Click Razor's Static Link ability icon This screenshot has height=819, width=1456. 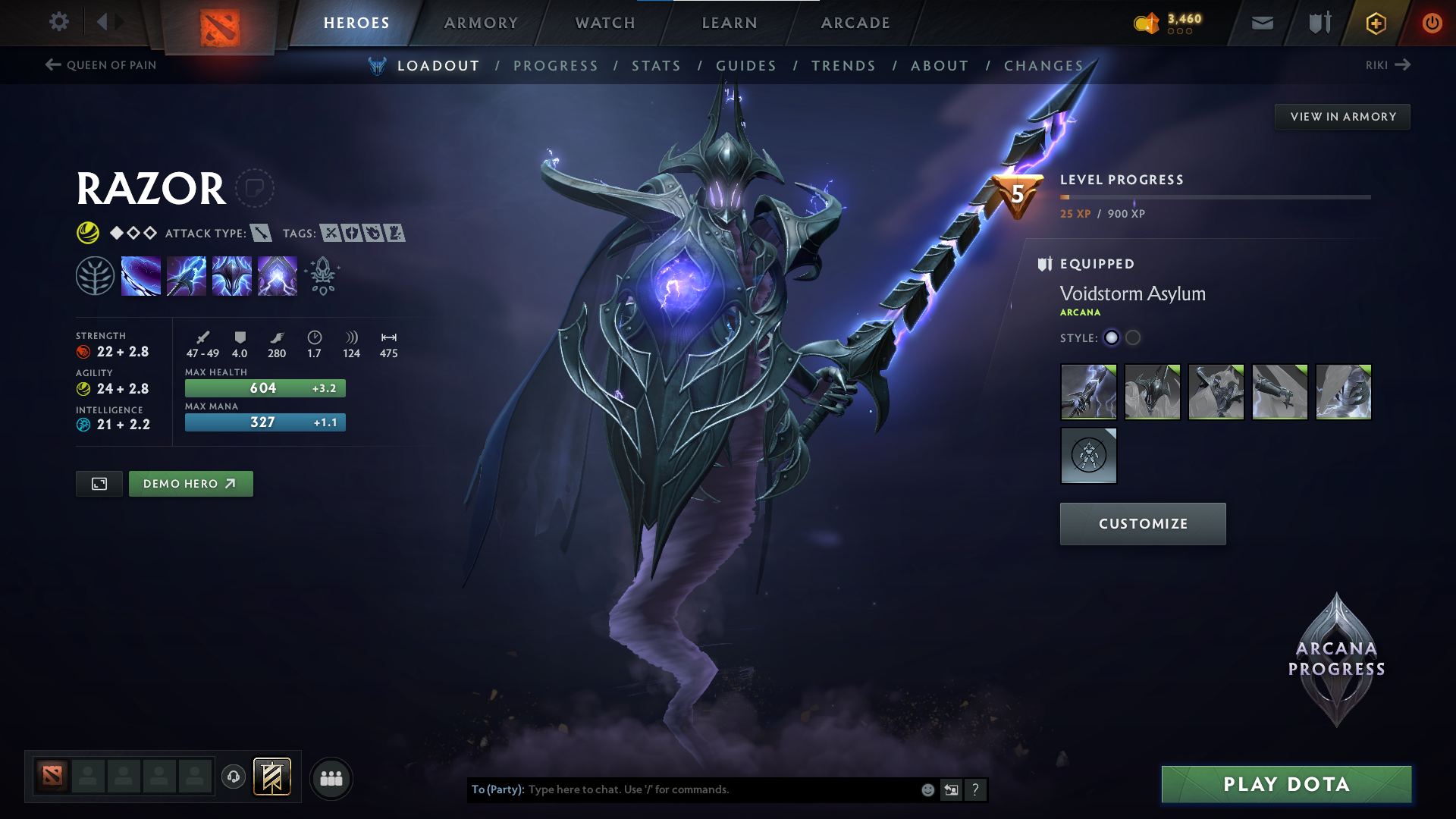[x=187, y=275]
